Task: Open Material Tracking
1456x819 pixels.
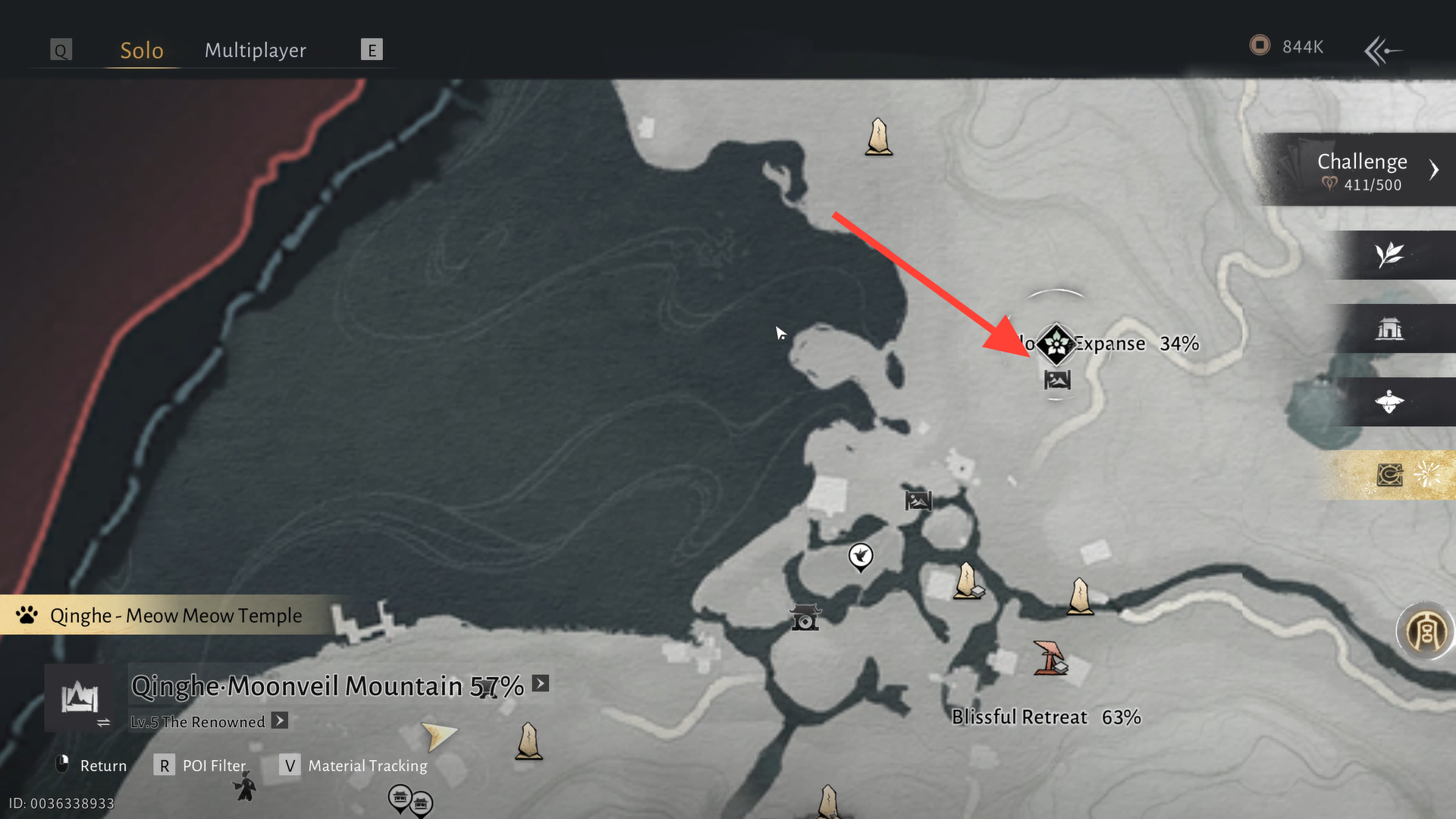Action: point(354,765)
